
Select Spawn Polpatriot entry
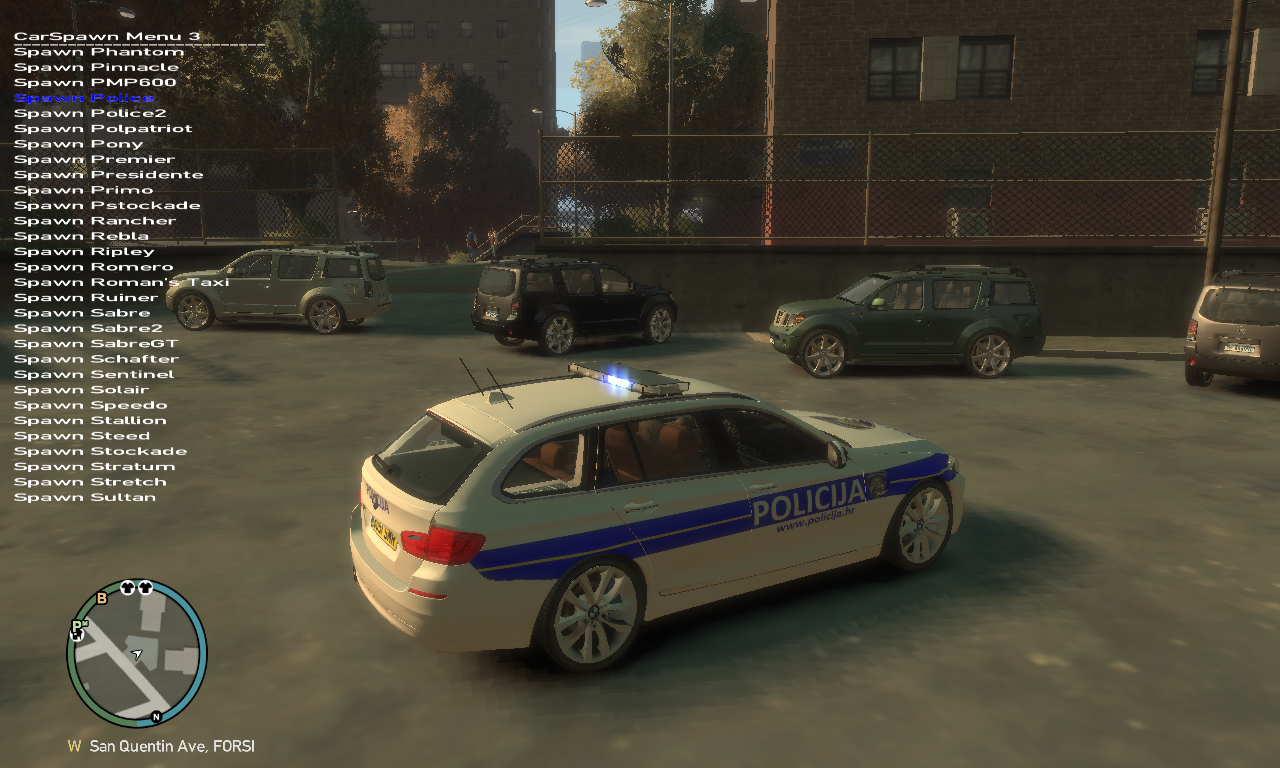click(x=103, y=128)
